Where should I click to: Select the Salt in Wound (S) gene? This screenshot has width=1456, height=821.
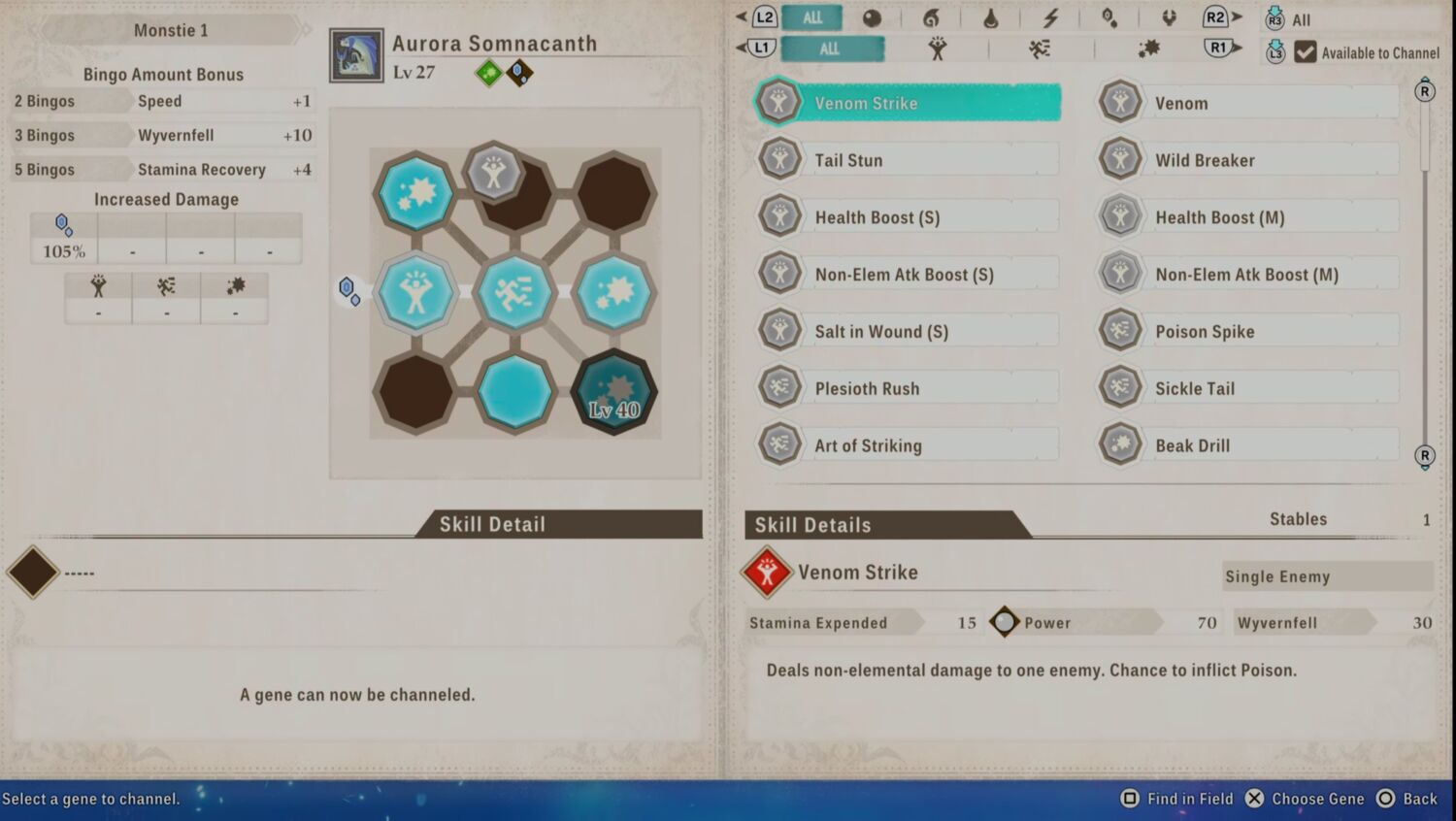(x=908, y=332)
